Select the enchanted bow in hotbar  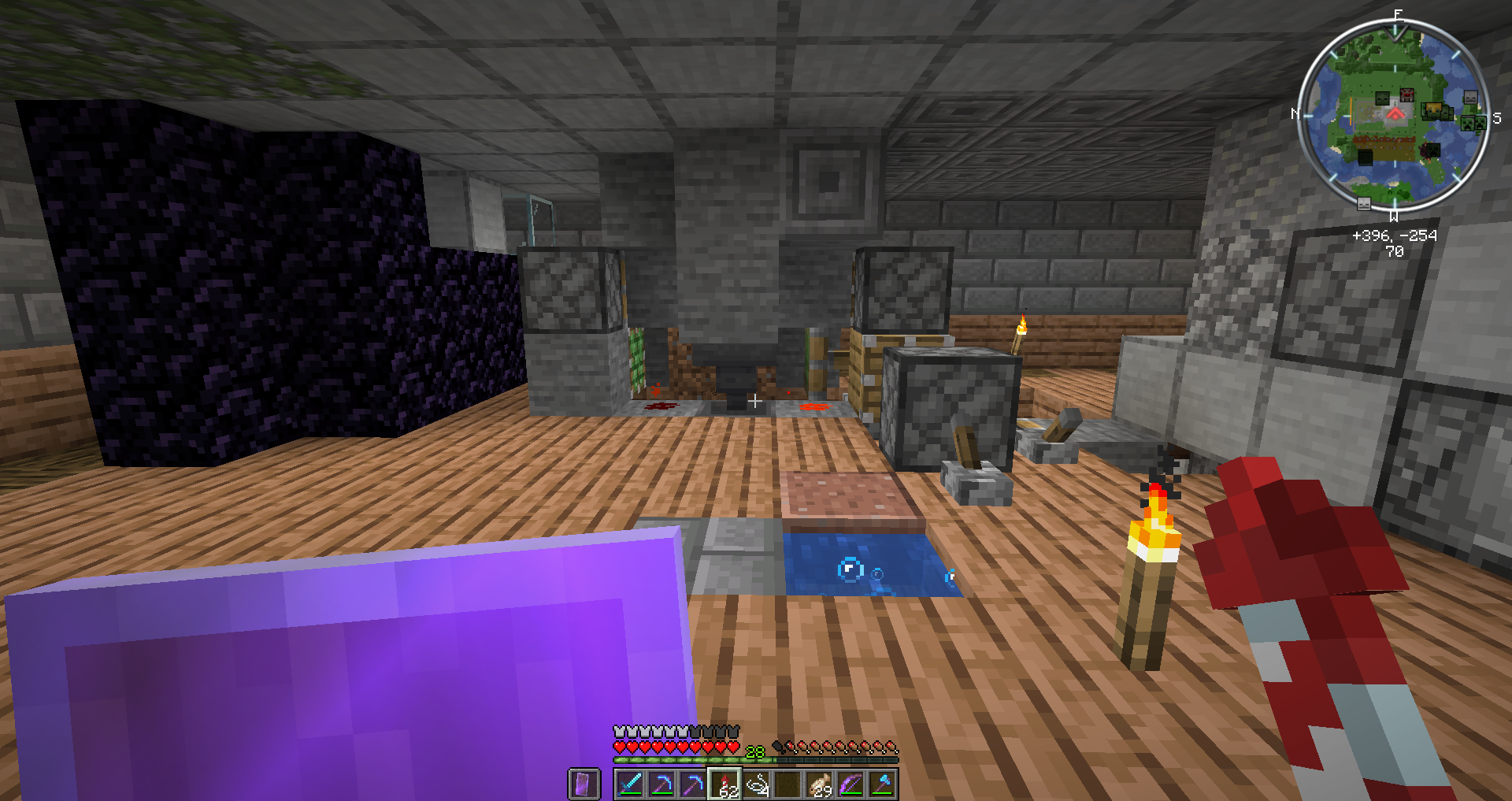[x=852, y=782]
